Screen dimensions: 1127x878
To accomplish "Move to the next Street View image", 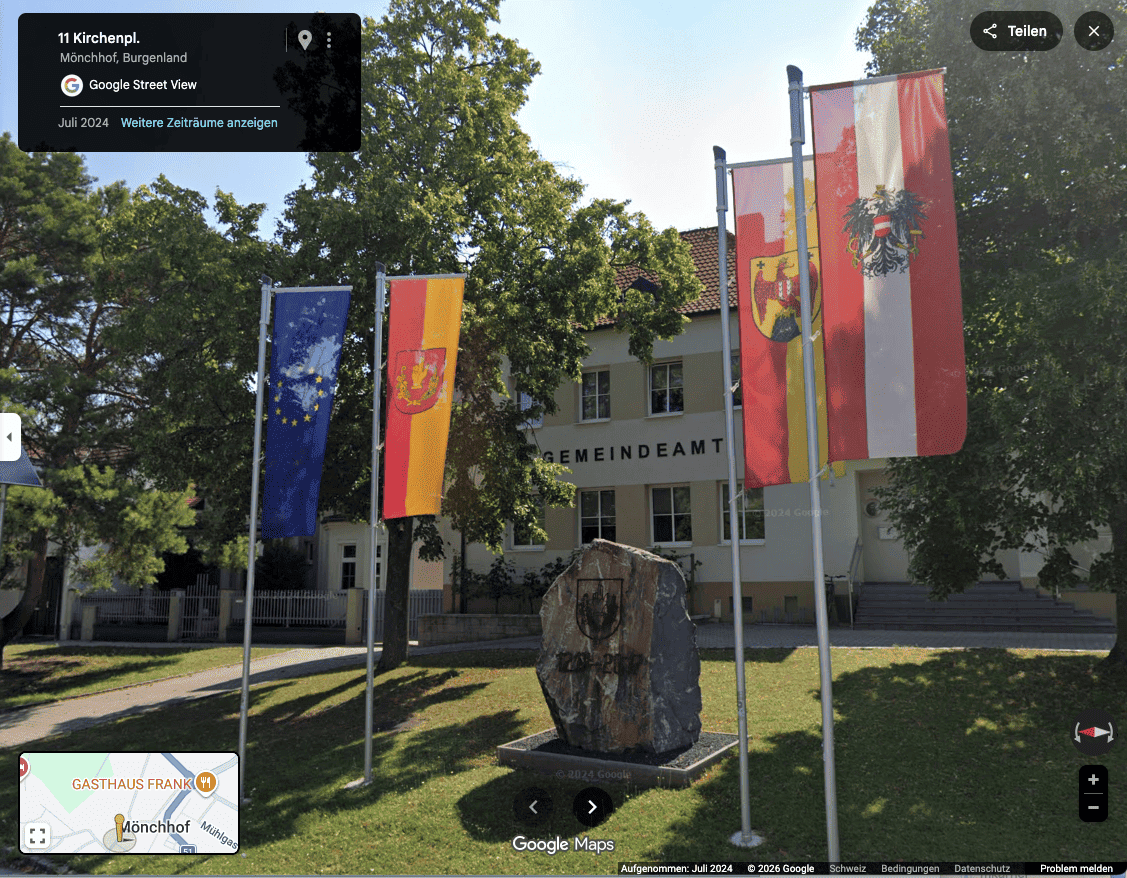I will point(592,806).
